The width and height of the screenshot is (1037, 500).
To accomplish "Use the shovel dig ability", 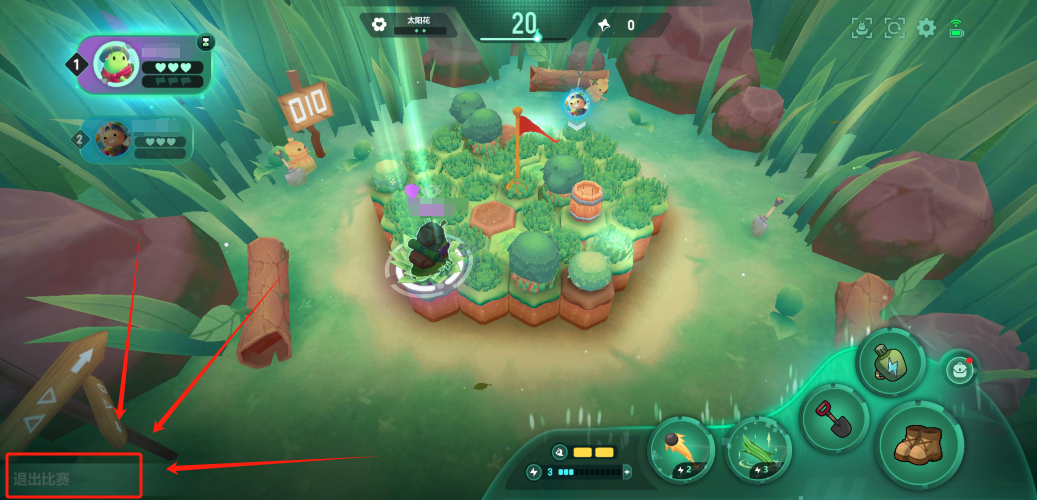I will point(835,416).
